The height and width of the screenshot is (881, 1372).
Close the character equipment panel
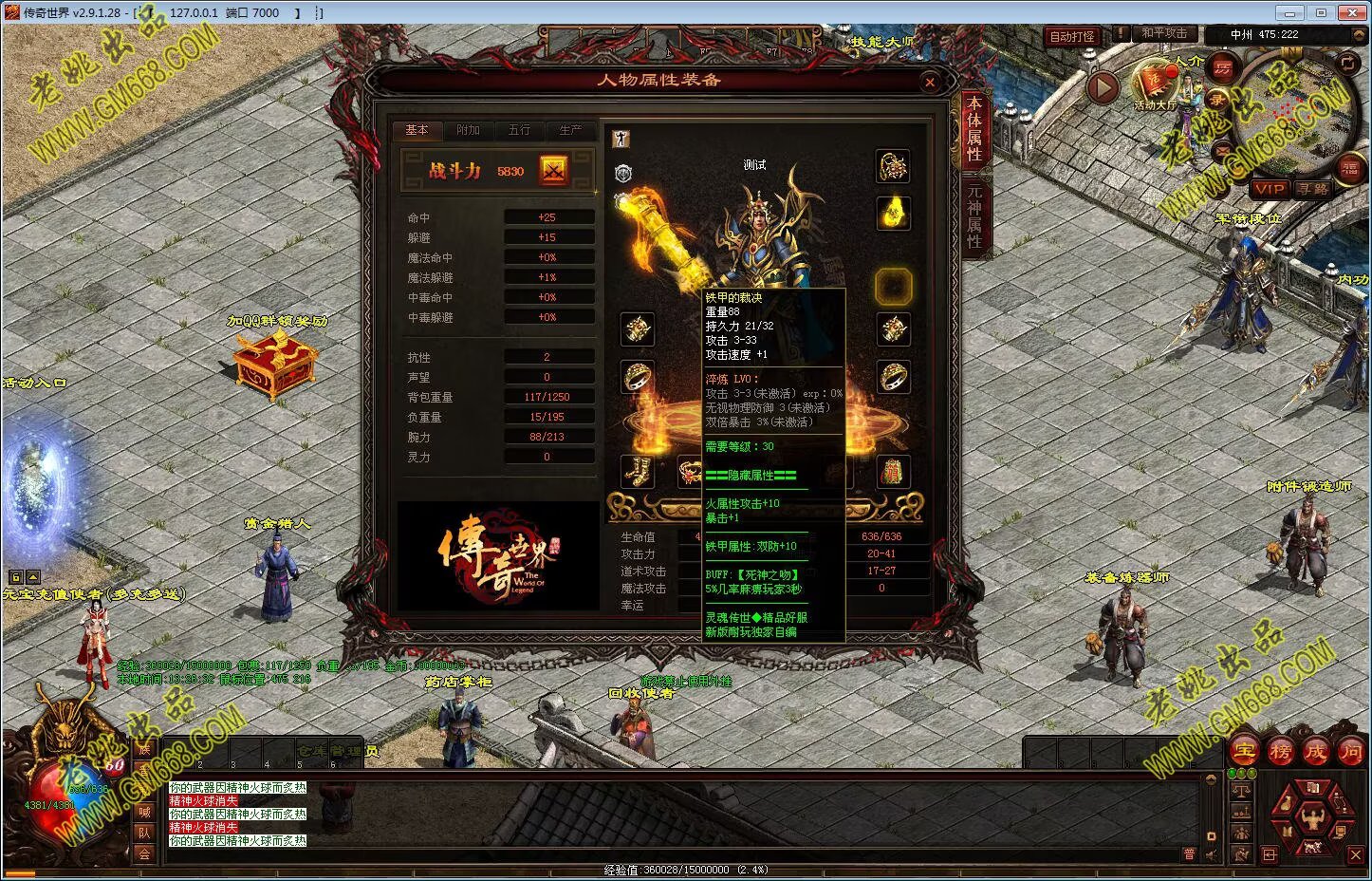930,83
